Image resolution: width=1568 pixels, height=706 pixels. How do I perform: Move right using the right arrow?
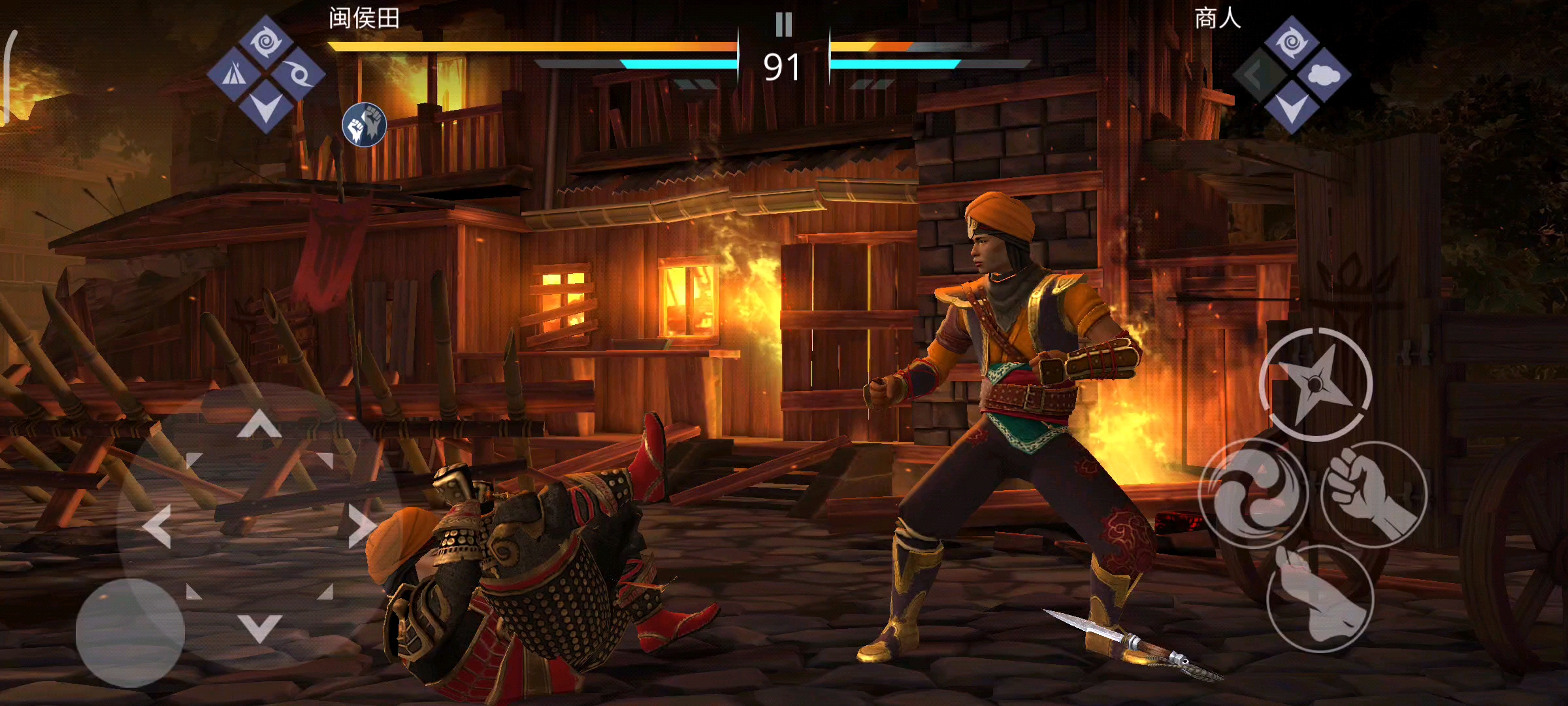coord(361,526)
